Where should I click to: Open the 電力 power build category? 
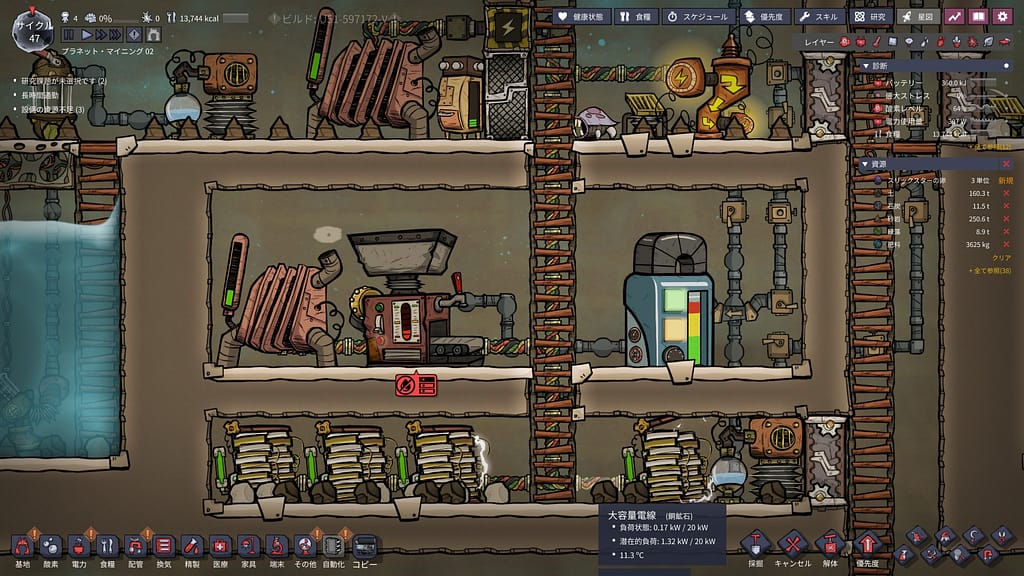point(79,548)
